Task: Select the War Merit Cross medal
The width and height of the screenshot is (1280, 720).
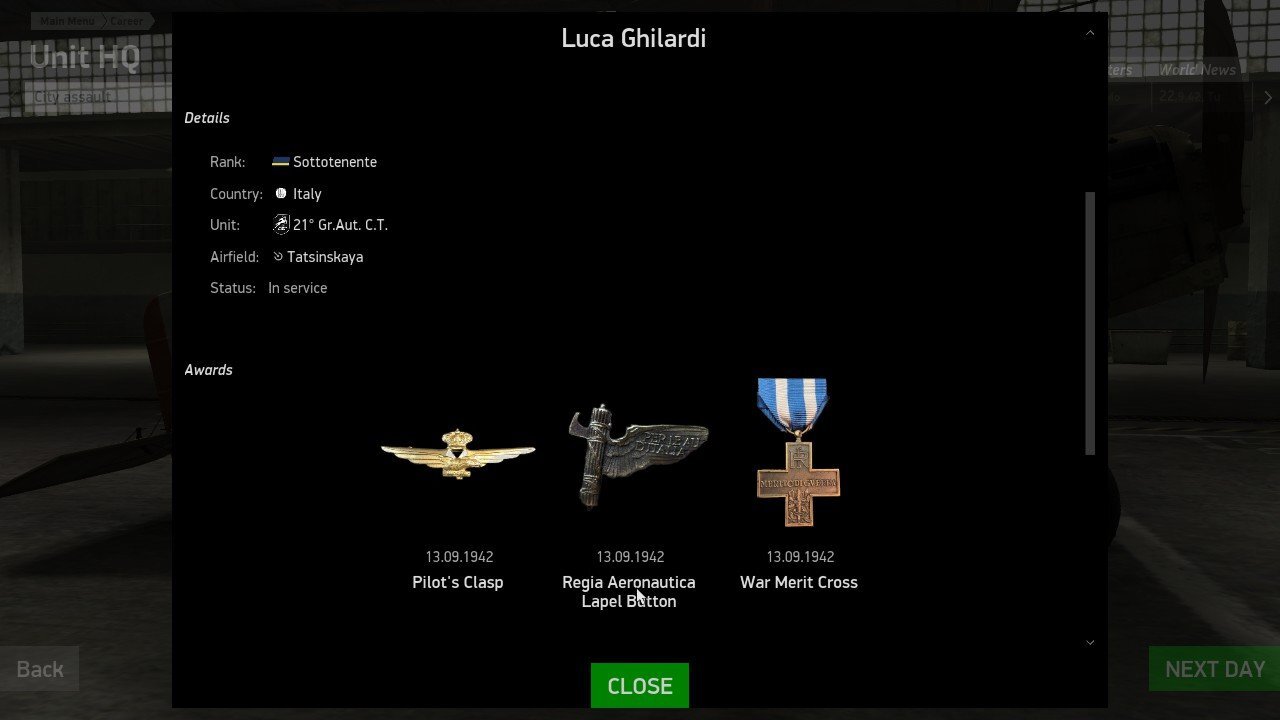Action: tap(798, 452)
